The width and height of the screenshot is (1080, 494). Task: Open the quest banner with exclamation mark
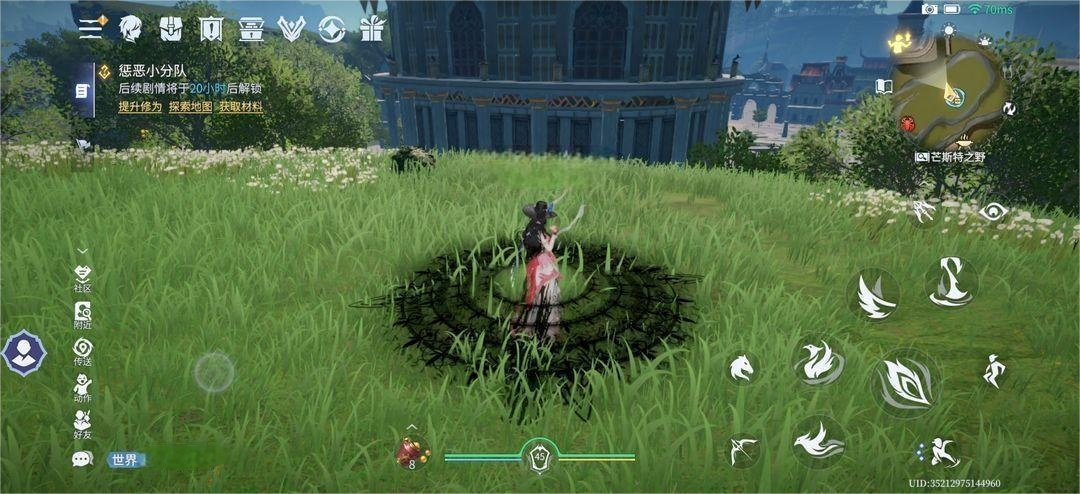click(x=211, y=28)
